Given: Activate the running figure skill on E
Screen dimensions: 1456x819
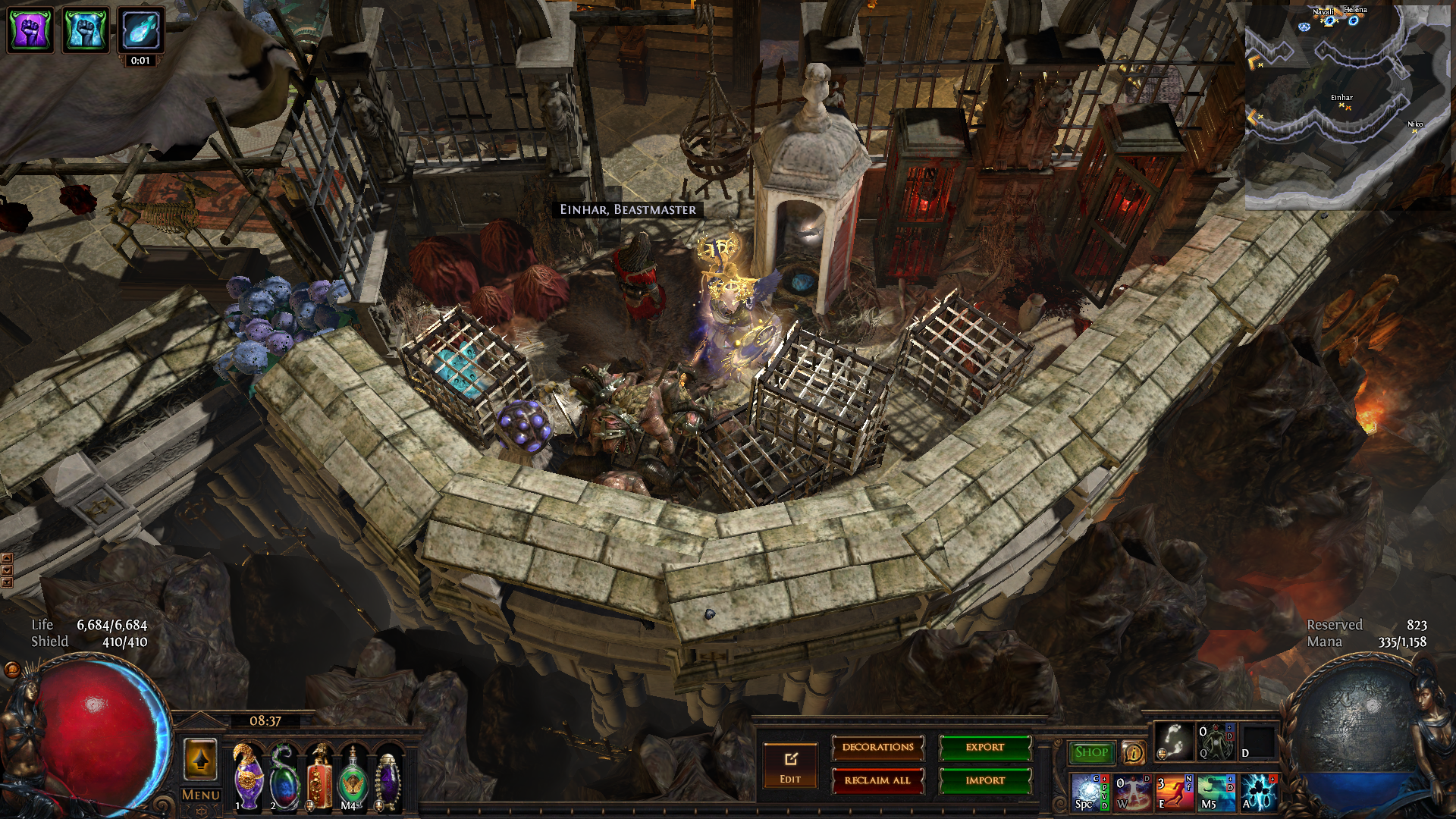Looking at the screenshot, I should tap(1173, 792).
